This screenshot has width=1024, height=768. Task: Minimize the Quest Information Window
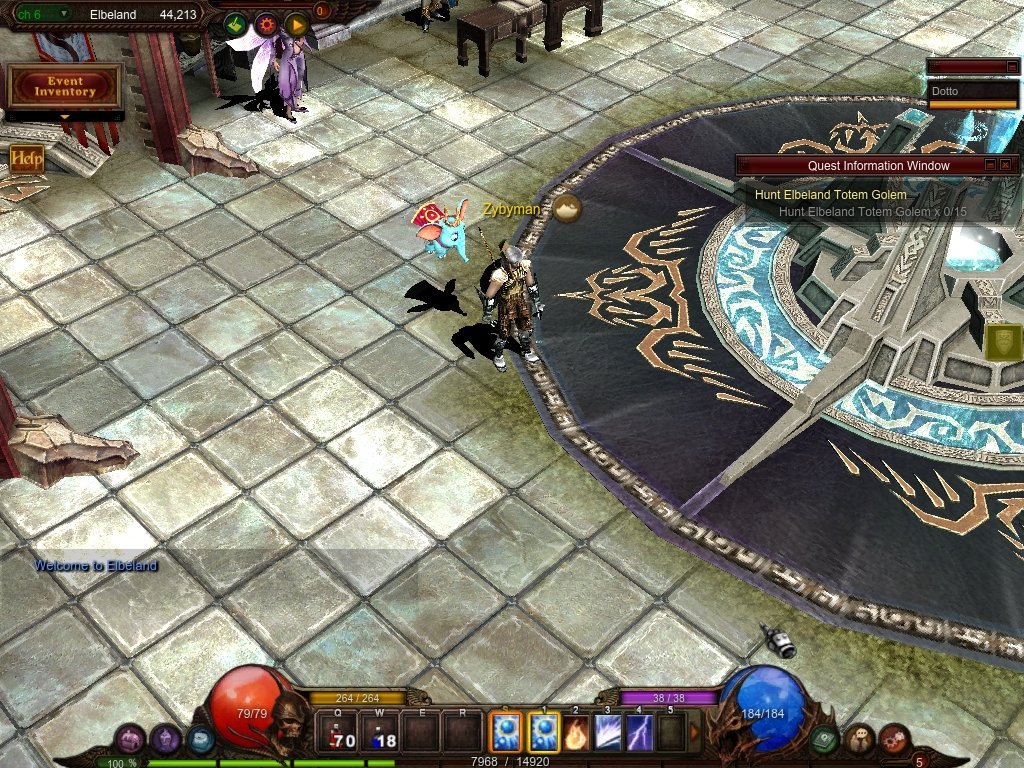(990, 165)
